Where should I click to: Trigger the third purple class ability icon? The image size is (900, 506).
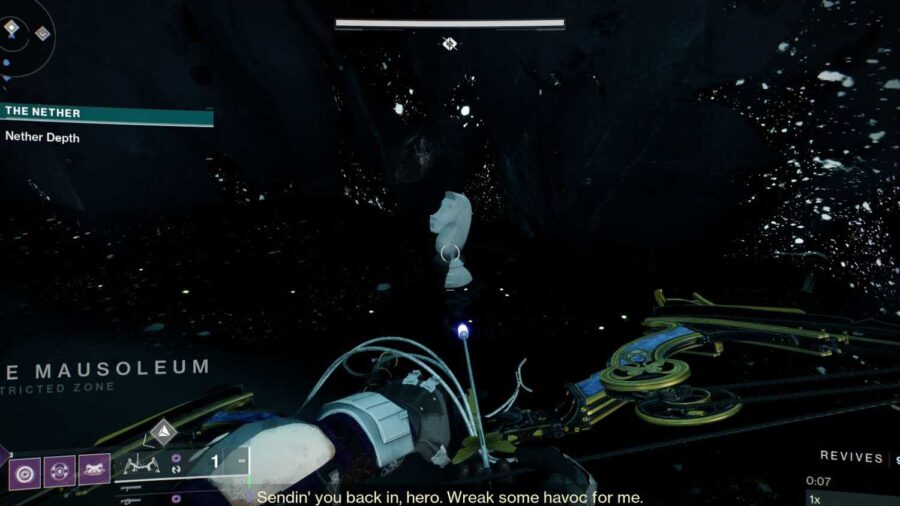pos(93,470)
